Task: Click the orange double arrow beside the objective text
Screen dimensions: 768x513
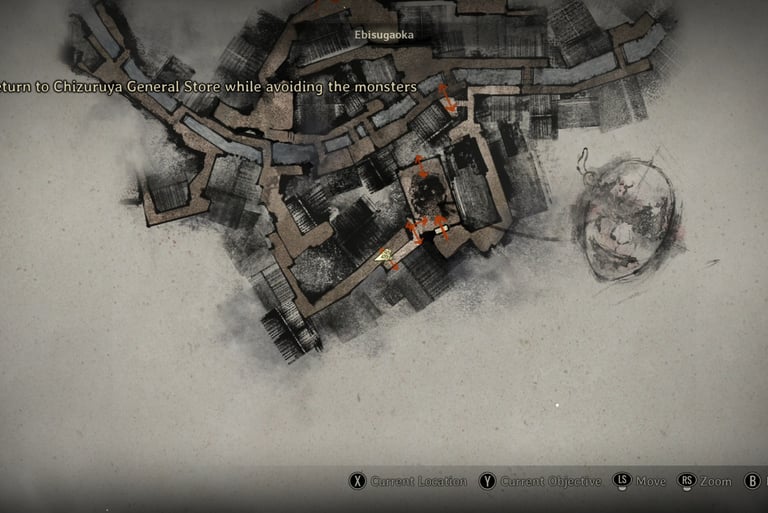Action: pyautogui.click(x=447, y=98)
